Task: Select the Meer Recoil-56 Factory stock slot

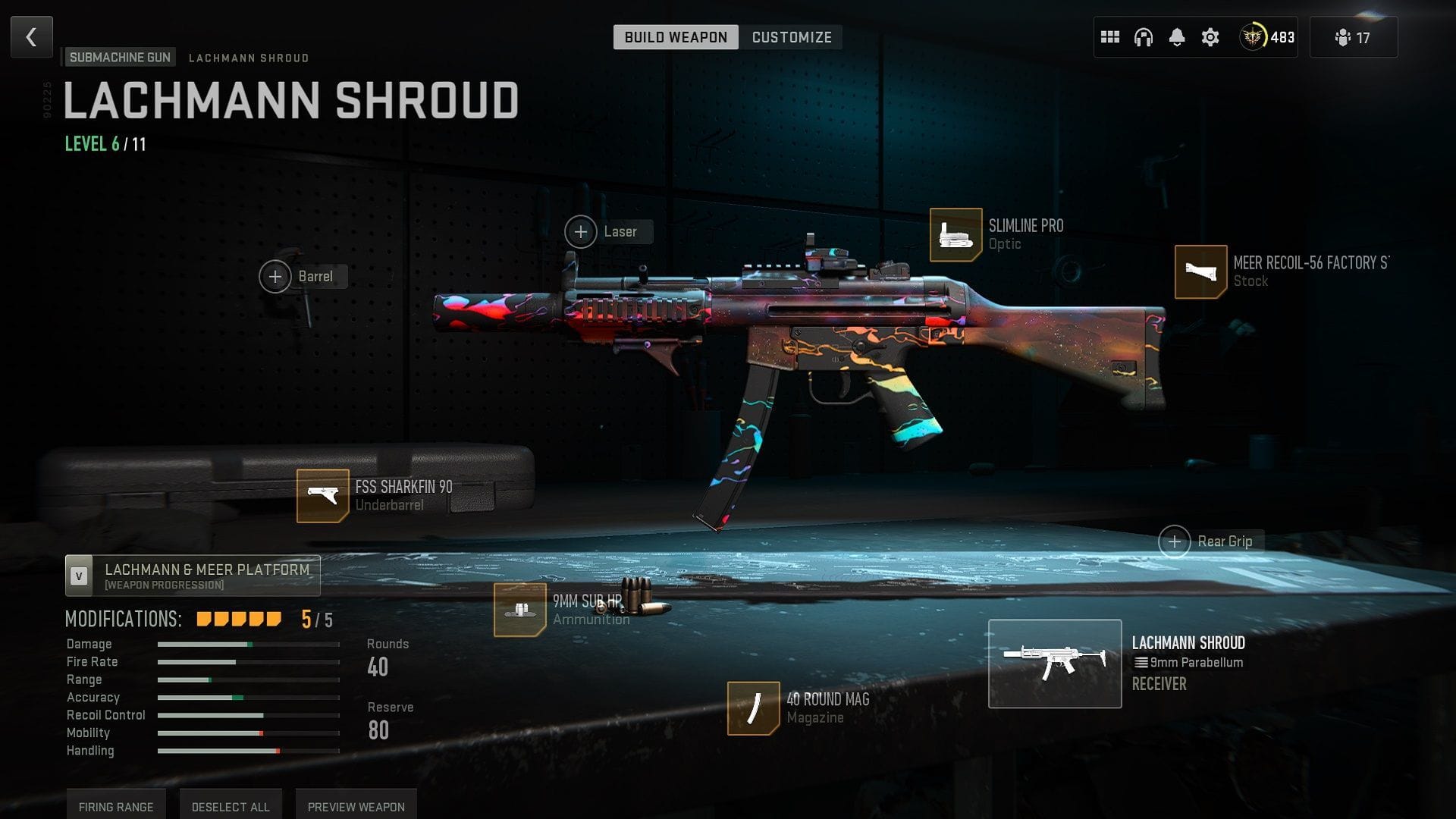Action: pos(1200,271)
